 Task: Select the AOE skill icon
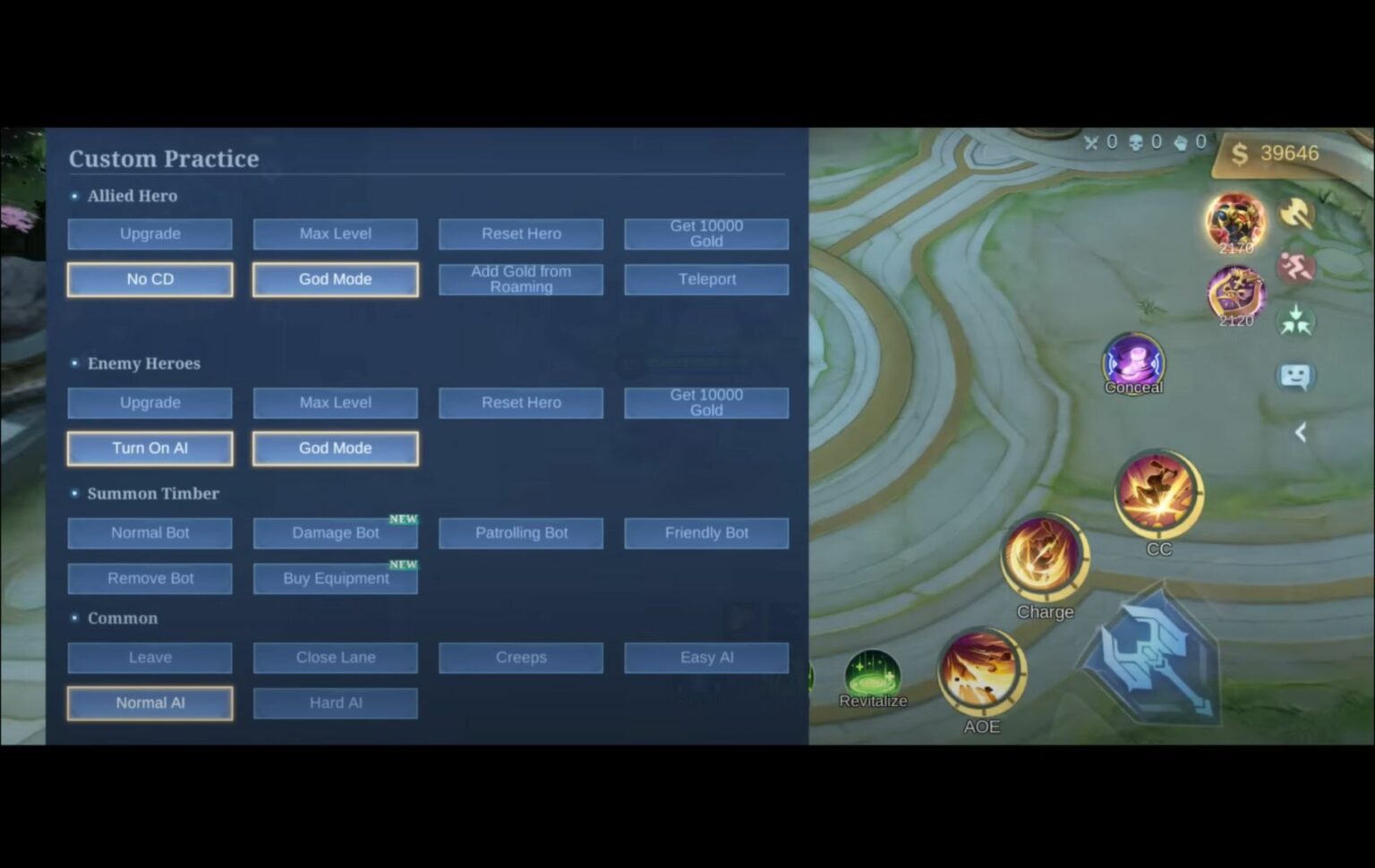(981, 673)
